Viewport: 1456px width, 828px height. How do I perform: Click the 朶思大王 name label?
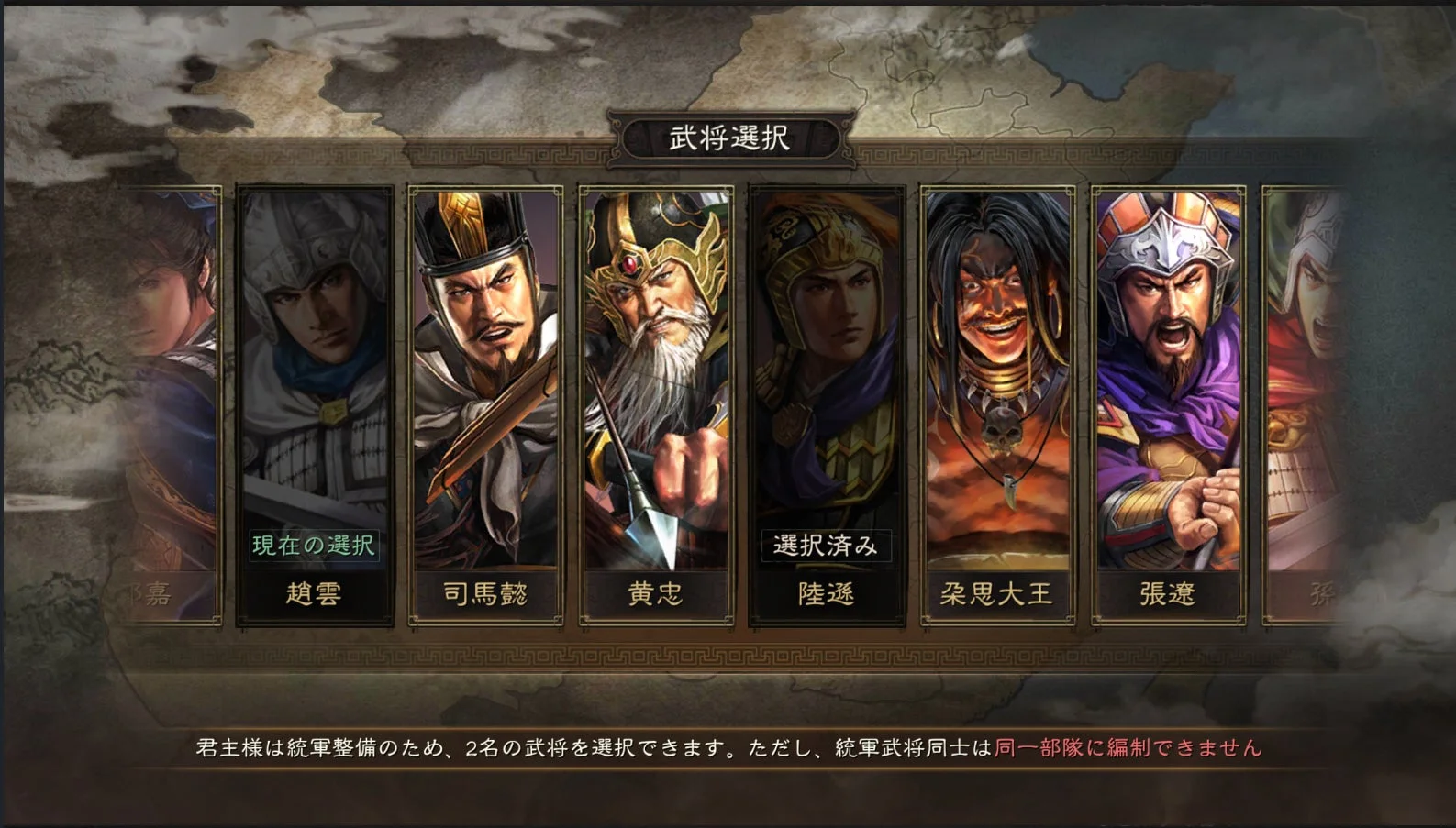(x=995, y=593)
